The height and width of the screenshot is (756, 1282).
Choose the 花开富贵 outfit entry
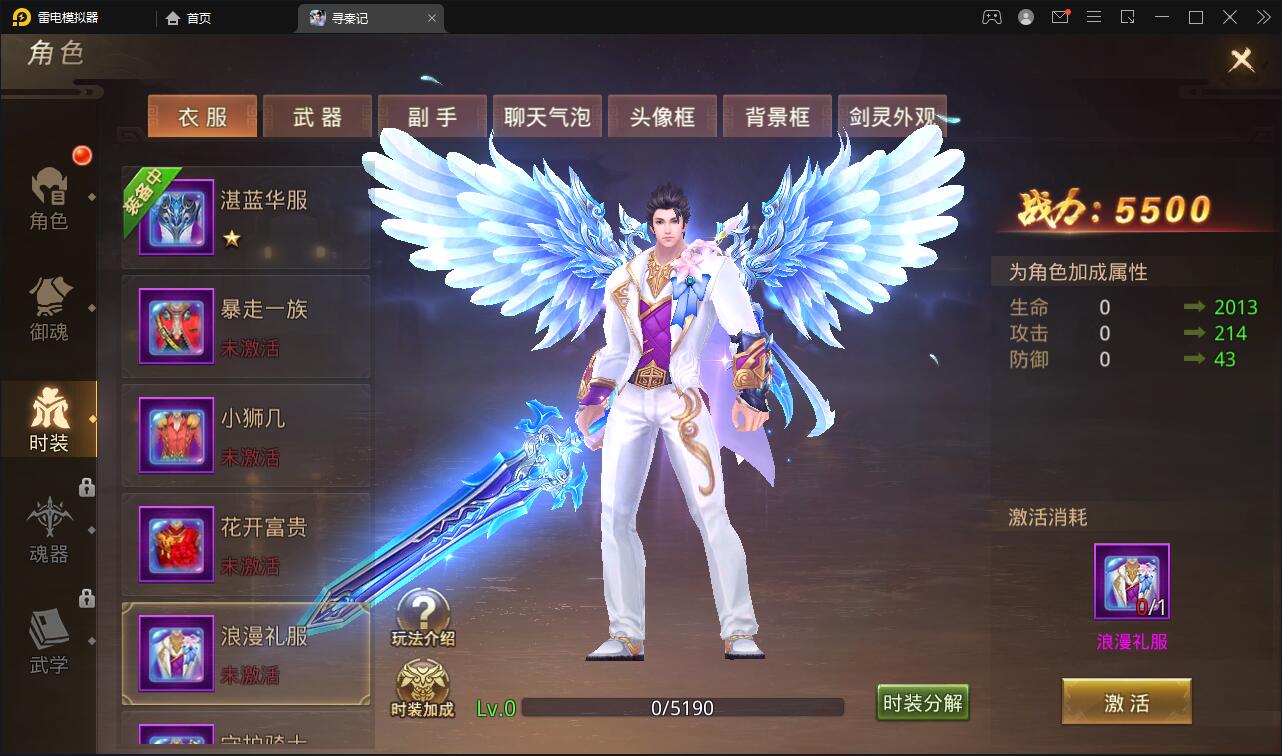246,544
